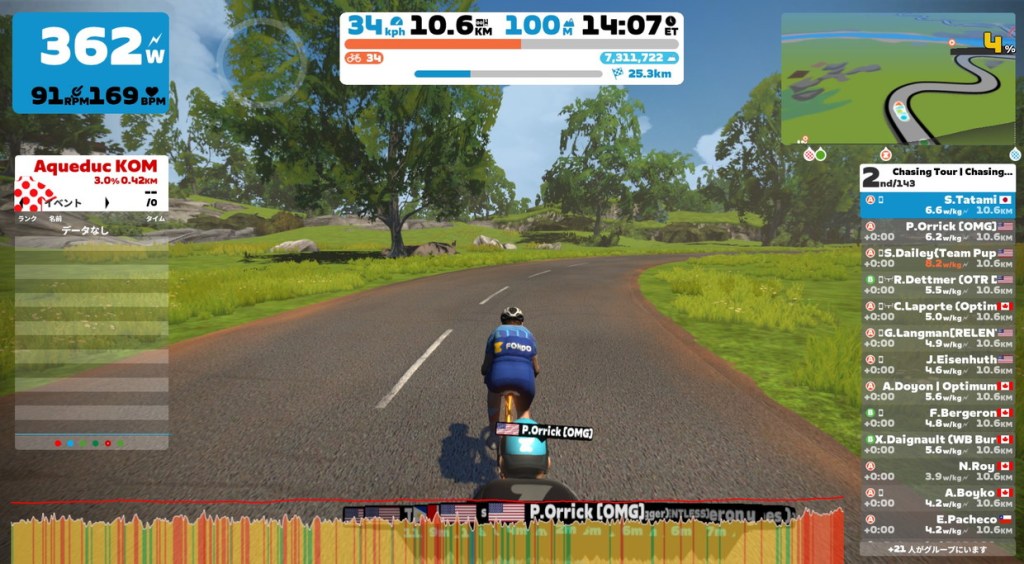Choose N.Roy from the rider list
This screenshot has height=564, width=1024.
(937, 471)
